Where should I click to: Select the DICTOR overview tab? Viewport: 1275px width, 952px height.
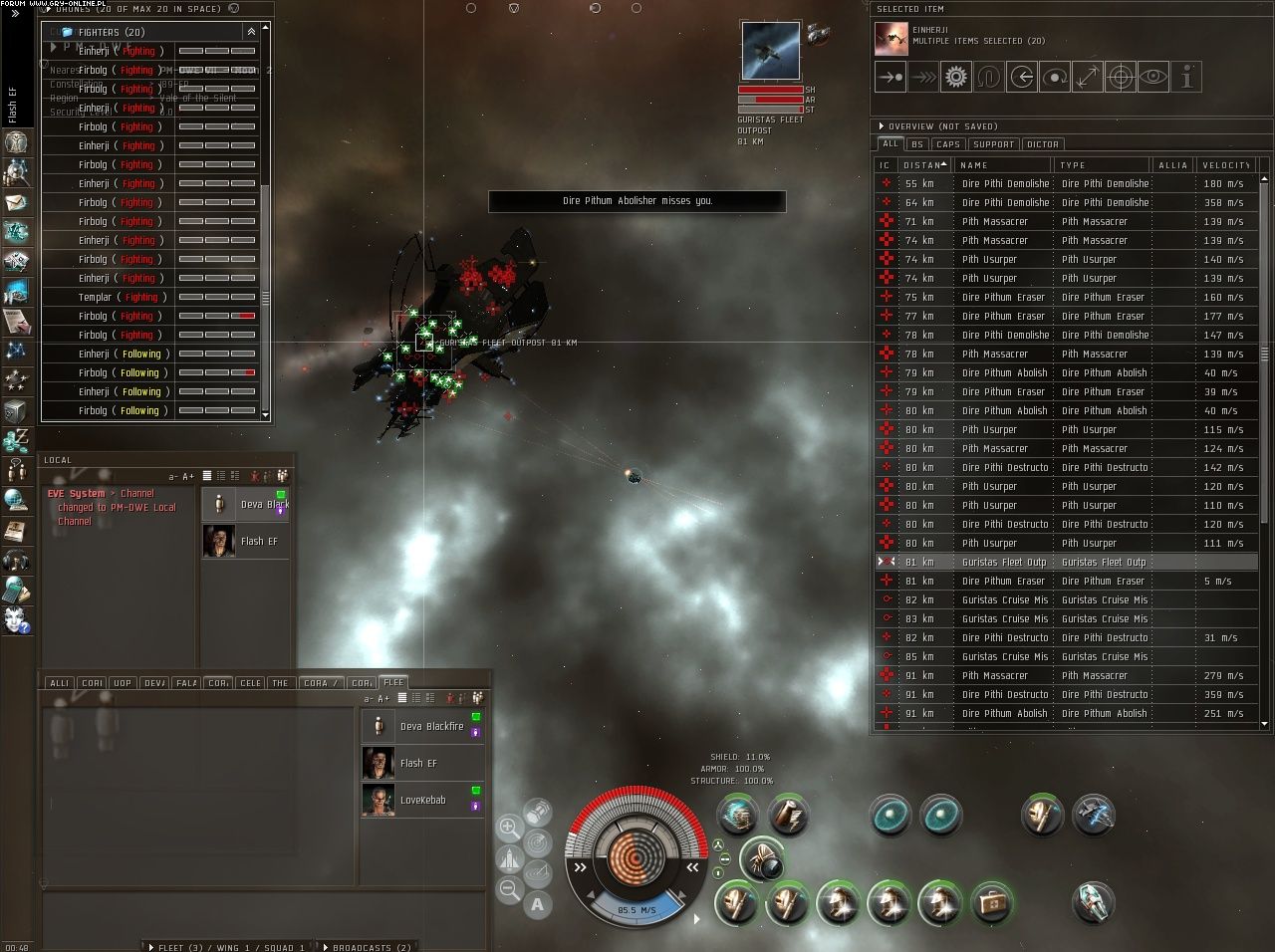click(1042, 144)
